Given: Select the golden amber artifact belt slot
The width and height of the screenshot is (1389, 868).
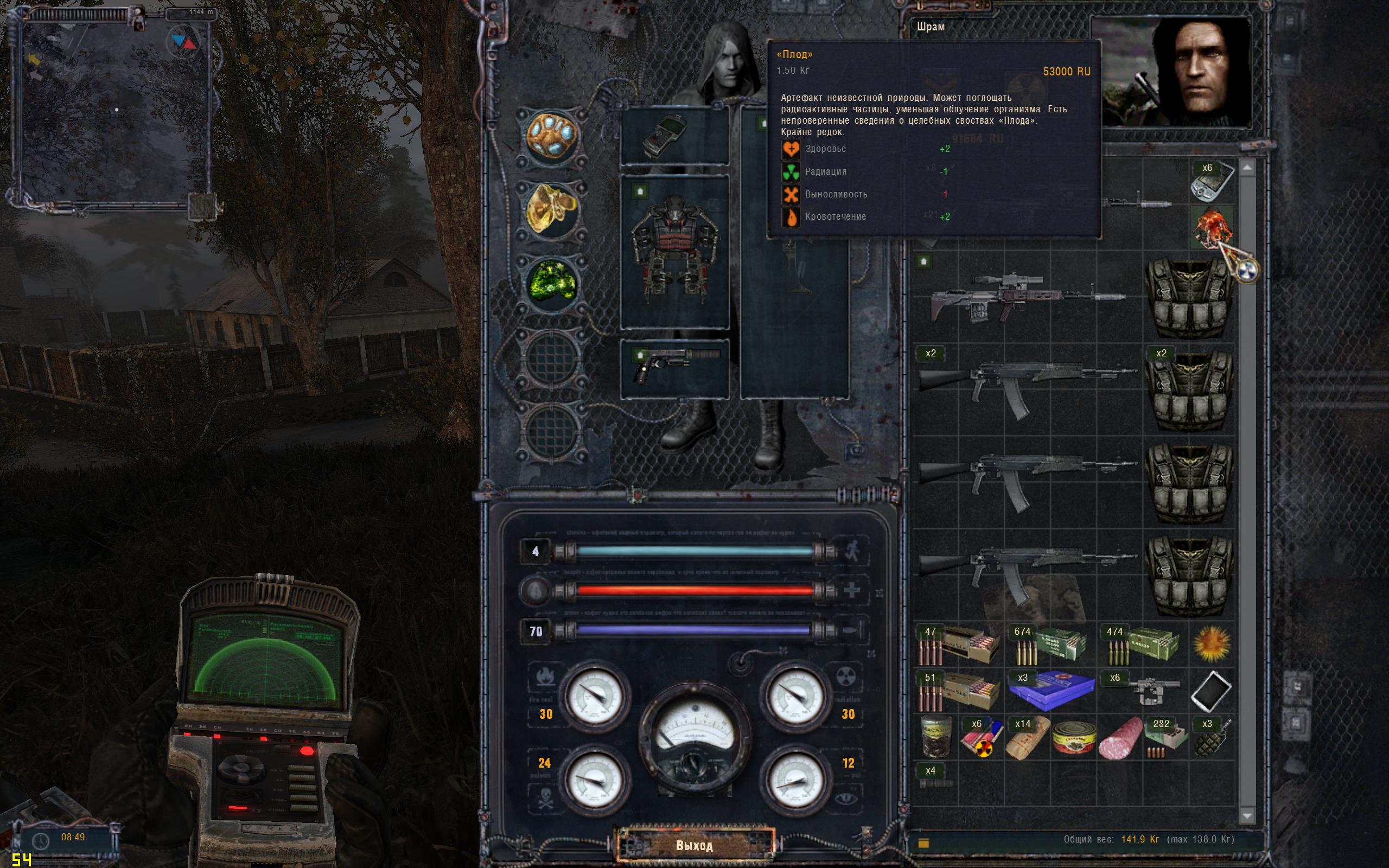Looking at the screenshot, I should click(x=552, y=210).
